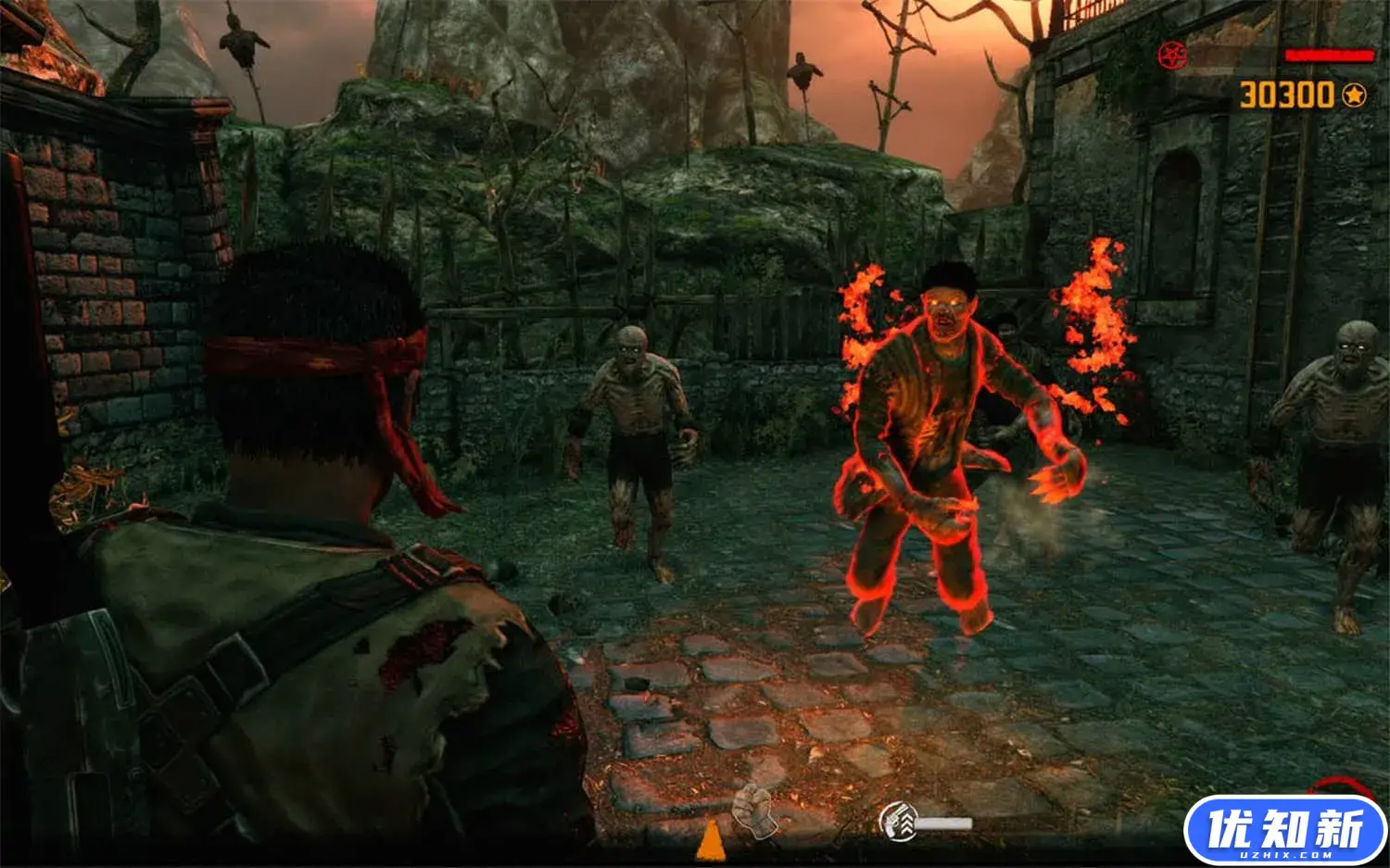Viewport: 1390px width, 868px height.
Task: Click the orange triangle marker
Action: pyautogui.click(x=711, y=840)
